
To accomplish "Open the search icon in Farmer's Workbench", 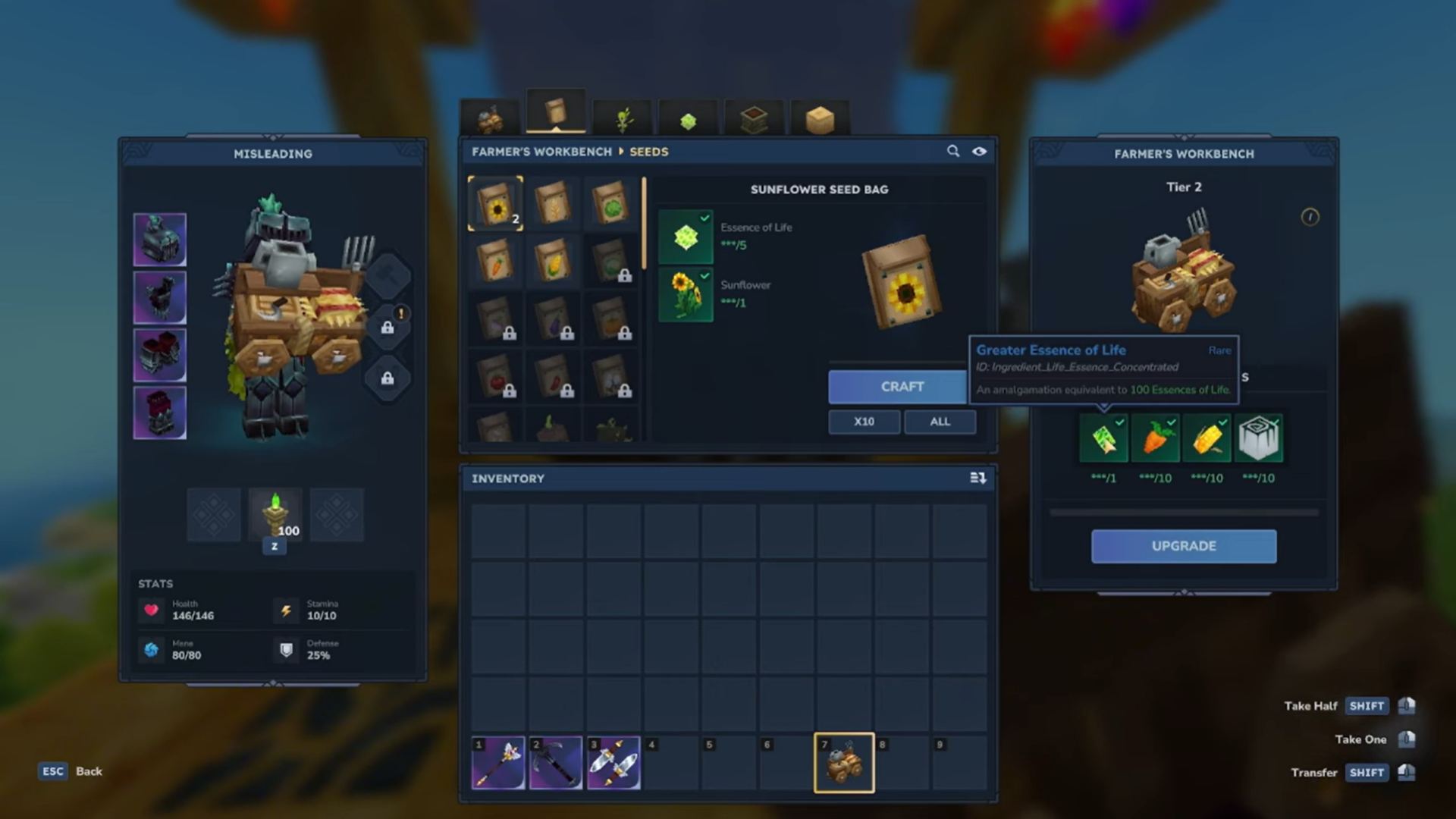I will (x=953, y=152).
